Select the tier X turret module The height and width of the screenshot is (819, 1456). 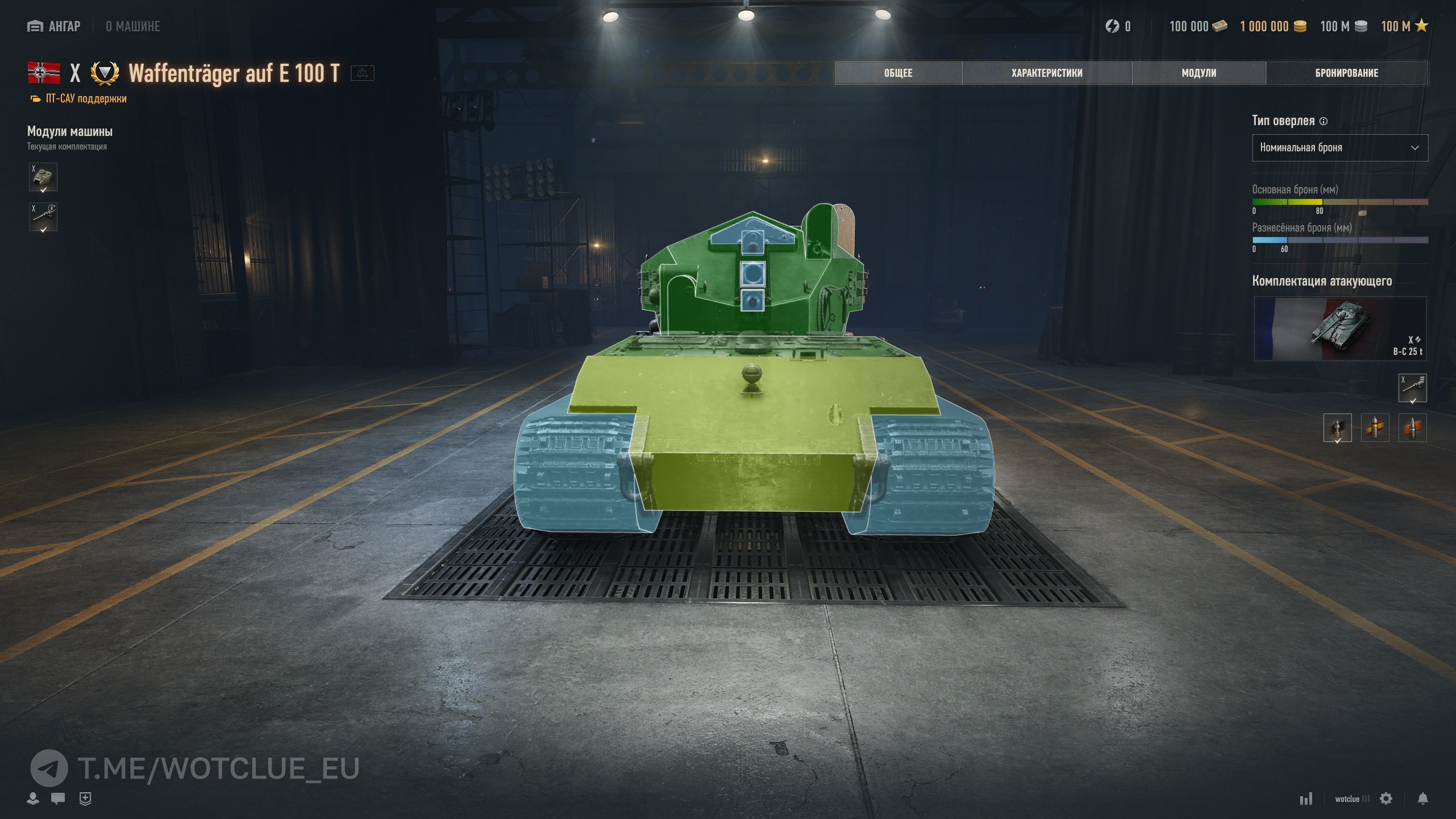coord(43,177)
